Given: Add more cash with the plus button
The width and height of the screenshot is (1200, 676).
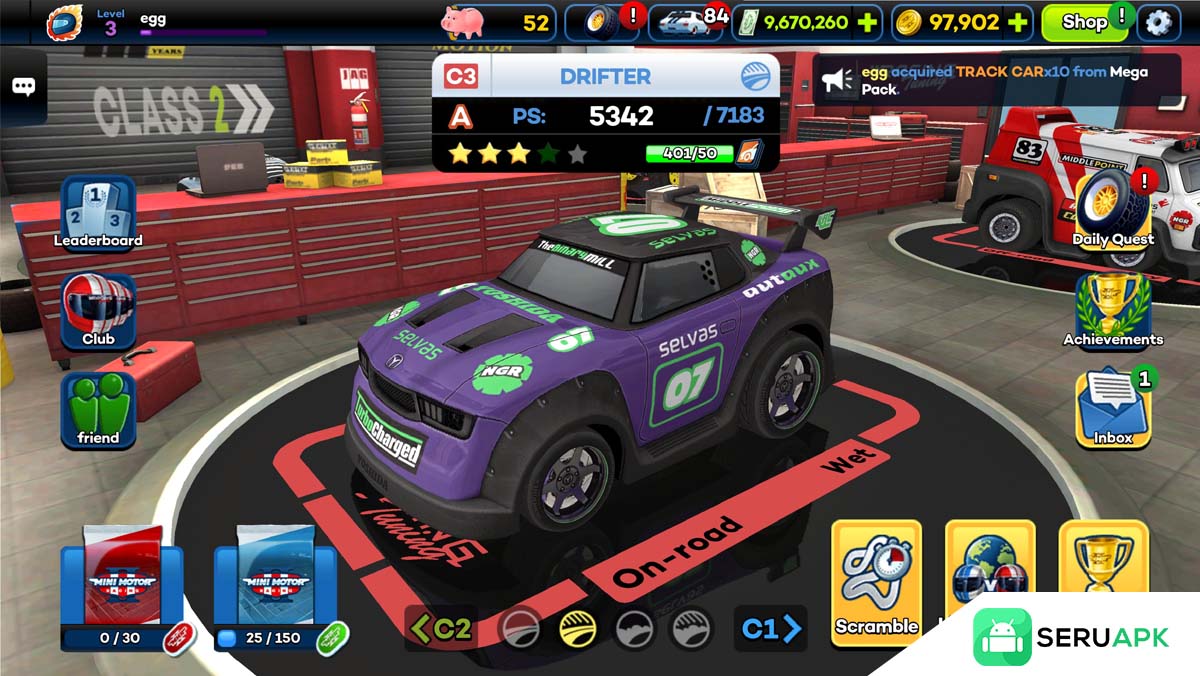Looking at the screenshot, I should pos(866,22).
